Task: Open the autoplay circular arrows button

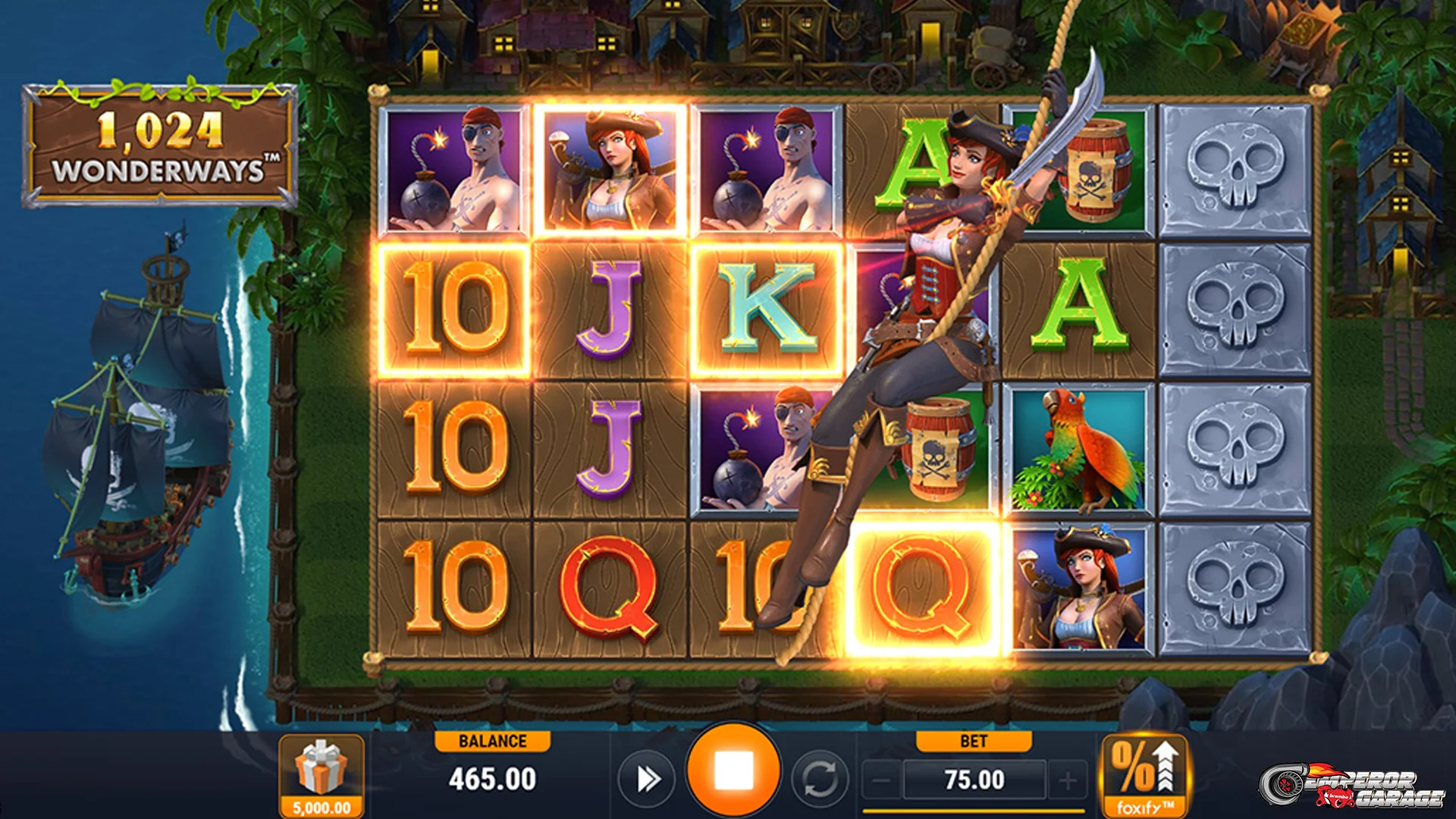Action: point(819,779)
